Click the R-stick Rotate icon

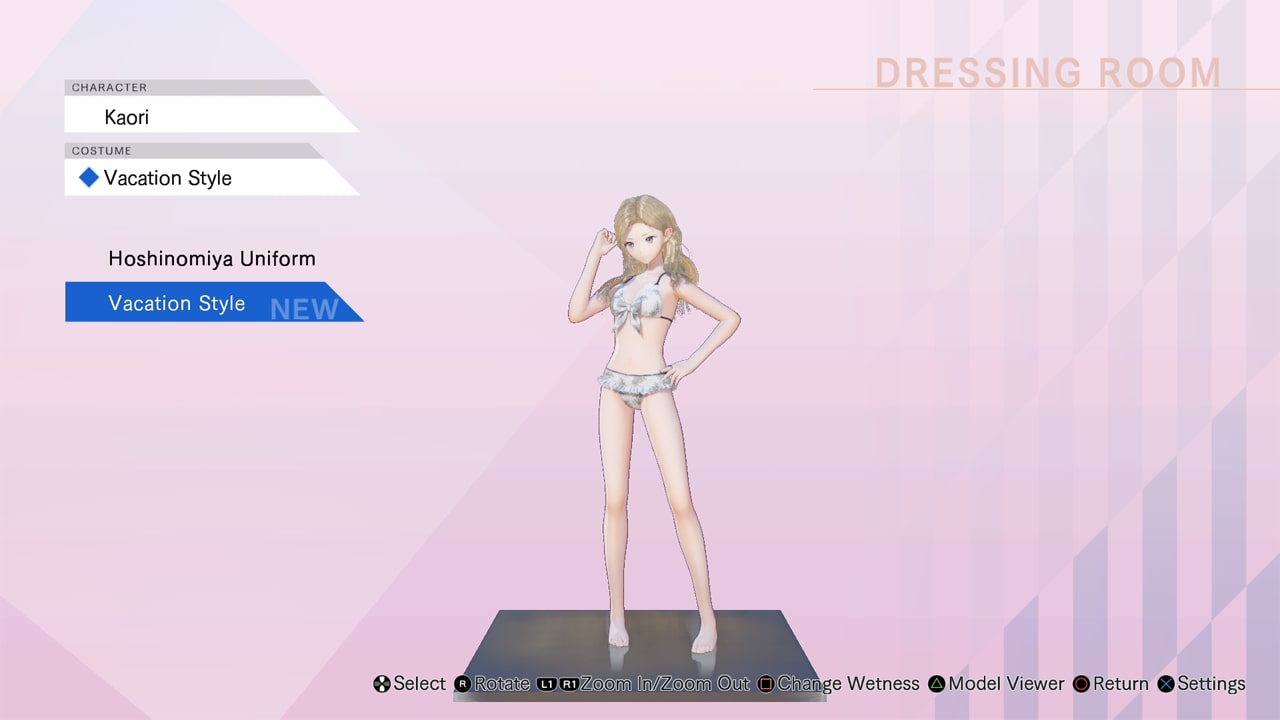click(461, 684)
